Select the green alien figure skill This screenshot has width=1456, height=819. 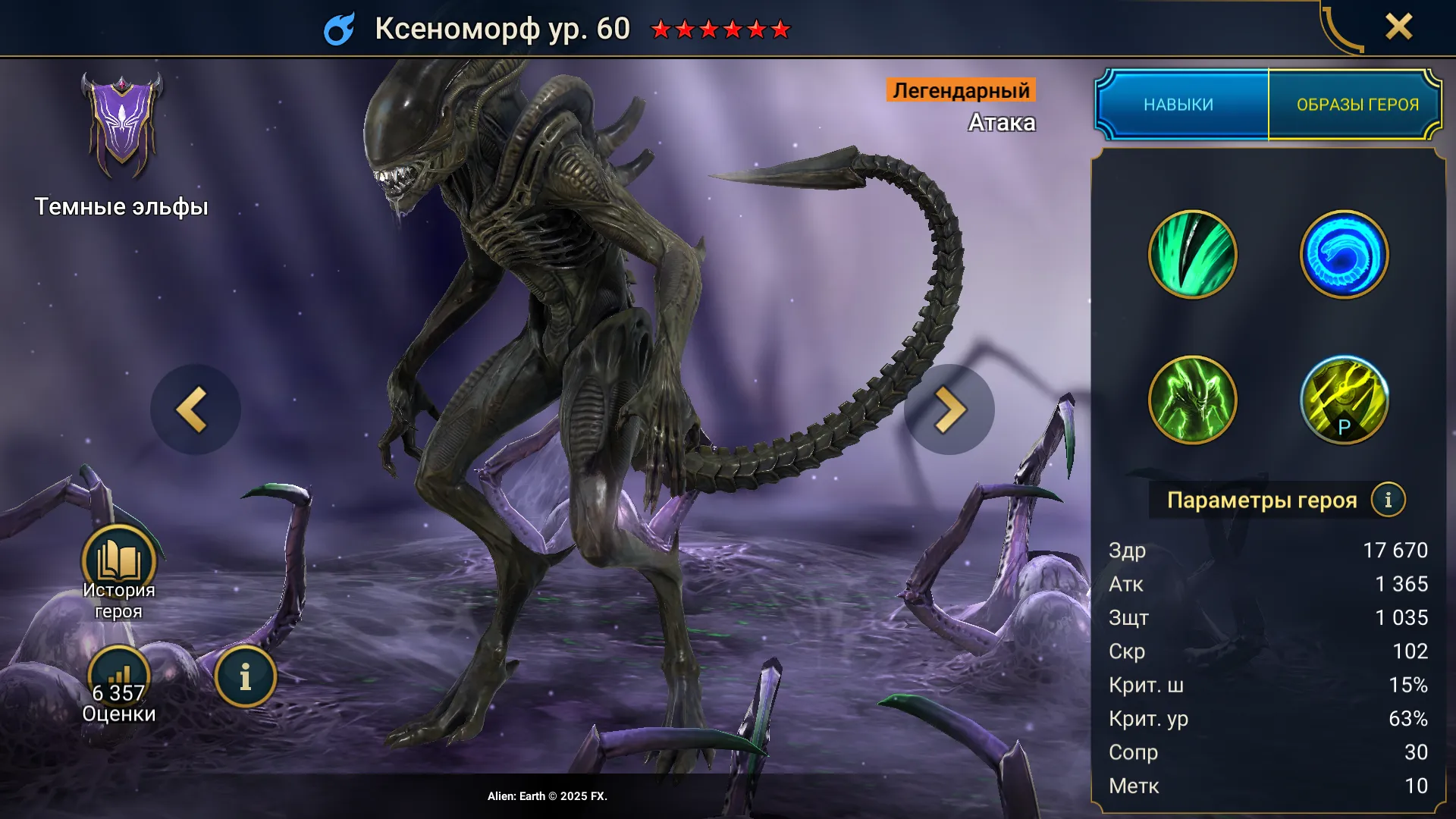[1192, 400]
